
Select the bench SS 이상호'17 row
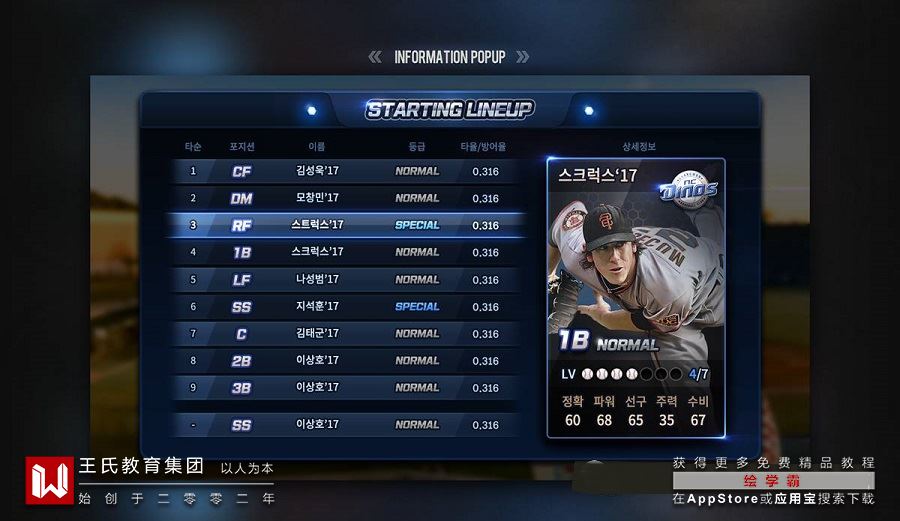point(345,424)
